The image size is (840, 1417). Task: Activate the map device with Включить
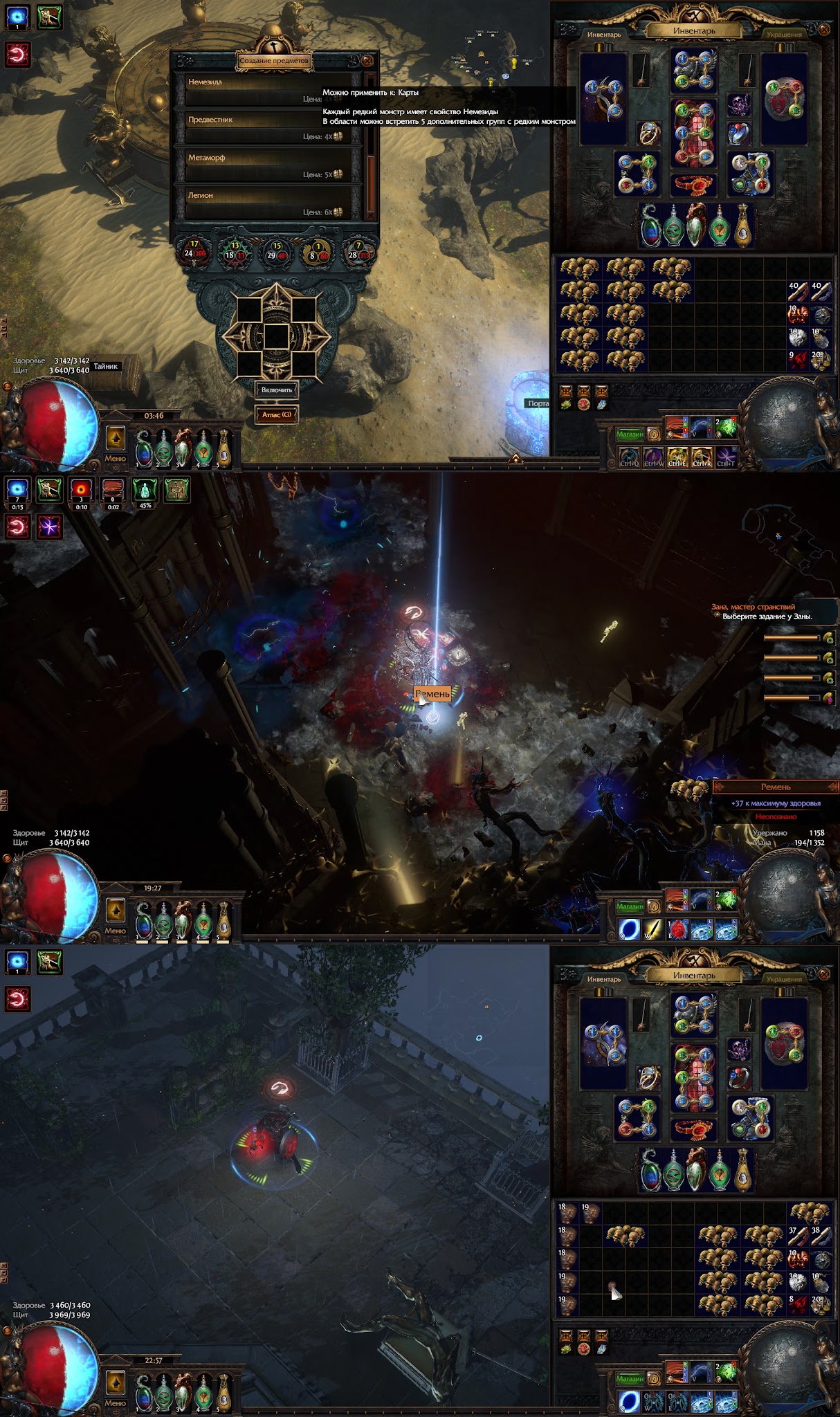coord(277,390)
